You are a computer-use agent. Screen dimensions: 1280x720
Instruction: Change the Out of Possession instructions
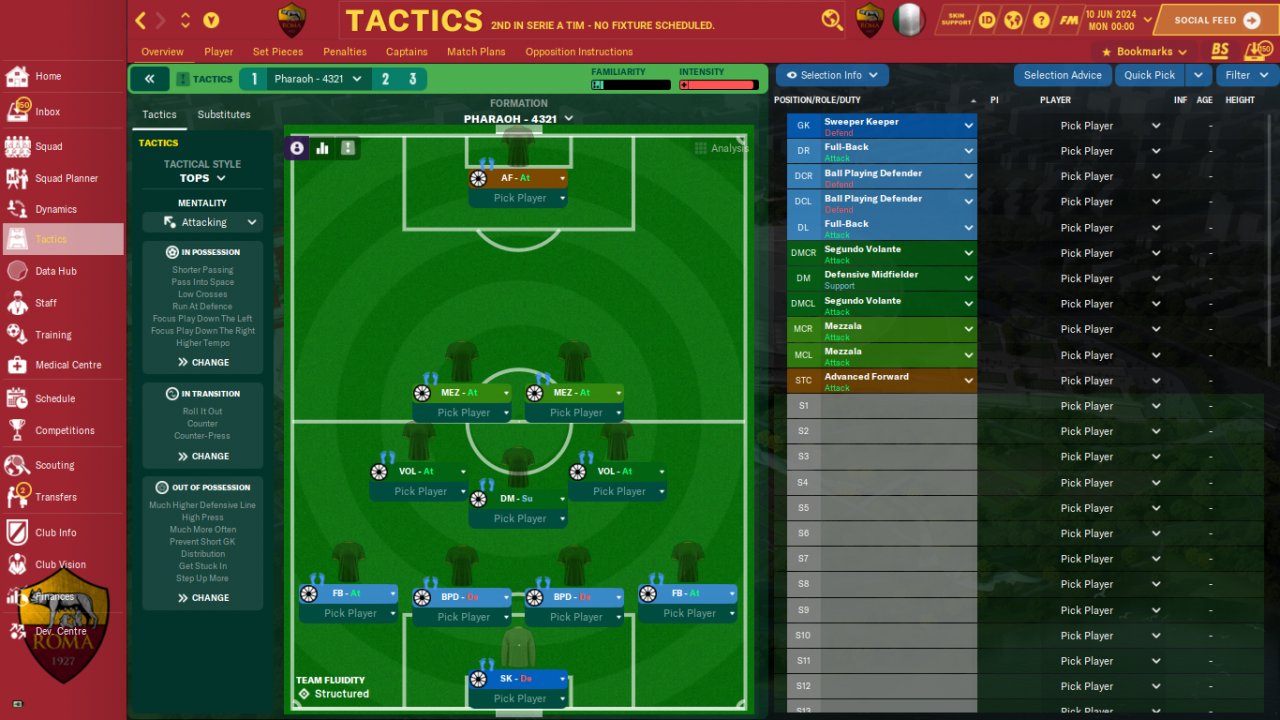[203, 598]
